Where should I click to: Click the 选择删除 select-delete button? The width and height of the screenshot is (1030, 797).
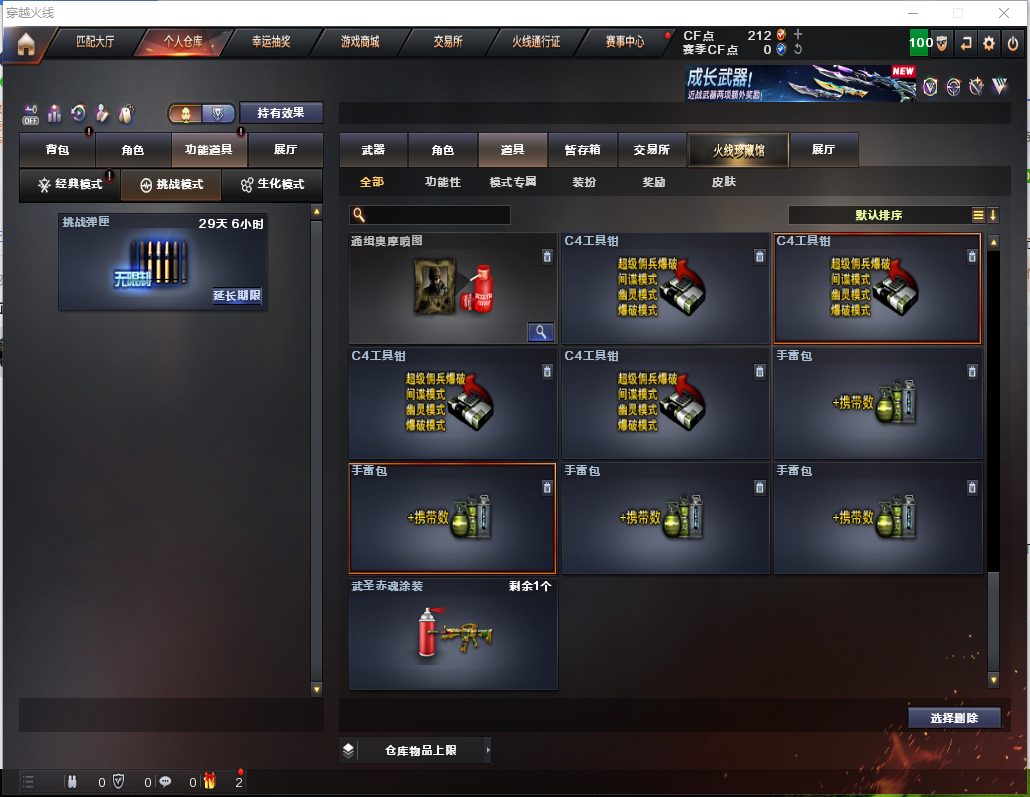(x=954, y=718)
